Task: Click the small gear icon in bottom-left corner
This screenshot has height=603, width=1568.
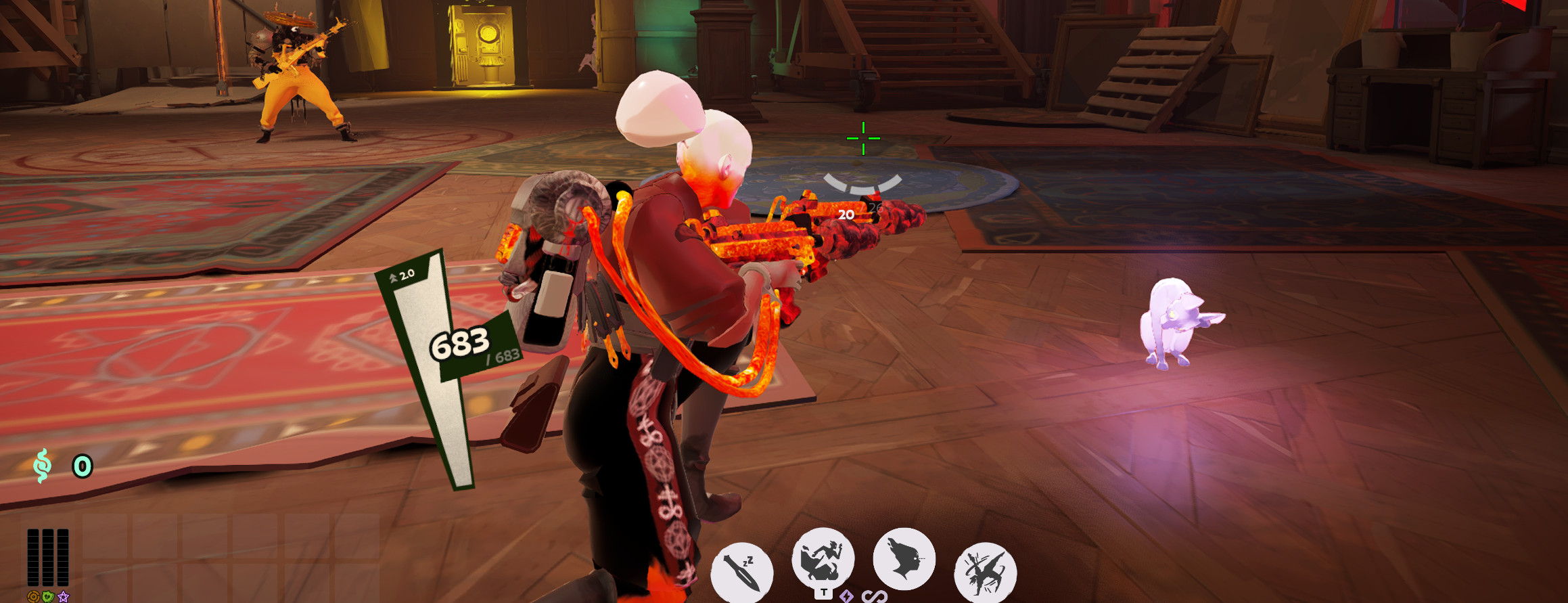Action: click(x=32, y=598)
